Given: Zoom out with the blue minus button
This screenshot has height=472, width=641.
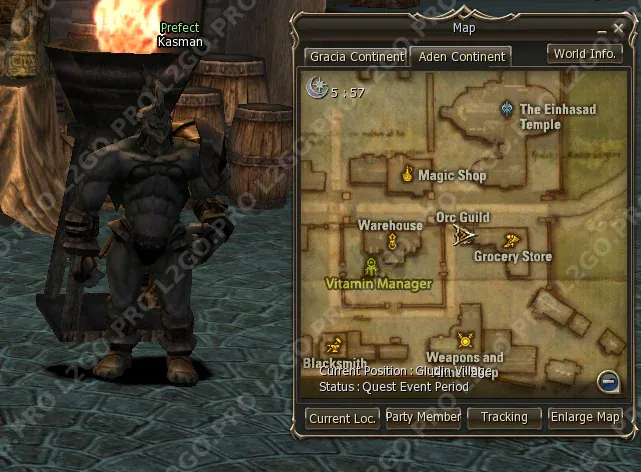Looking at the screenshot, I should click(607, 380).
